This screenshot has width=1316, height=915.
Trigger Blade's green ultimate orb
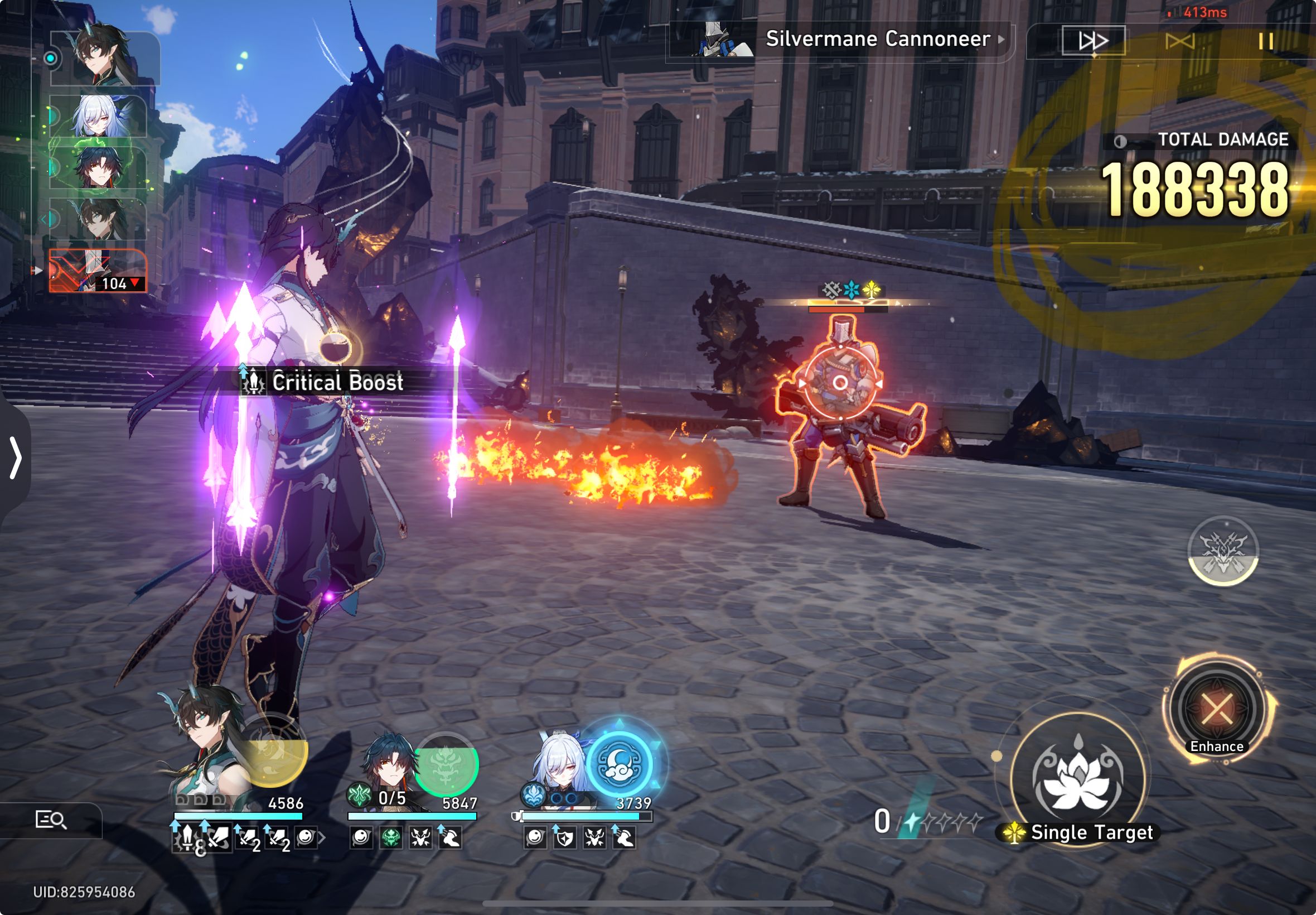click(x=446, y=764)
